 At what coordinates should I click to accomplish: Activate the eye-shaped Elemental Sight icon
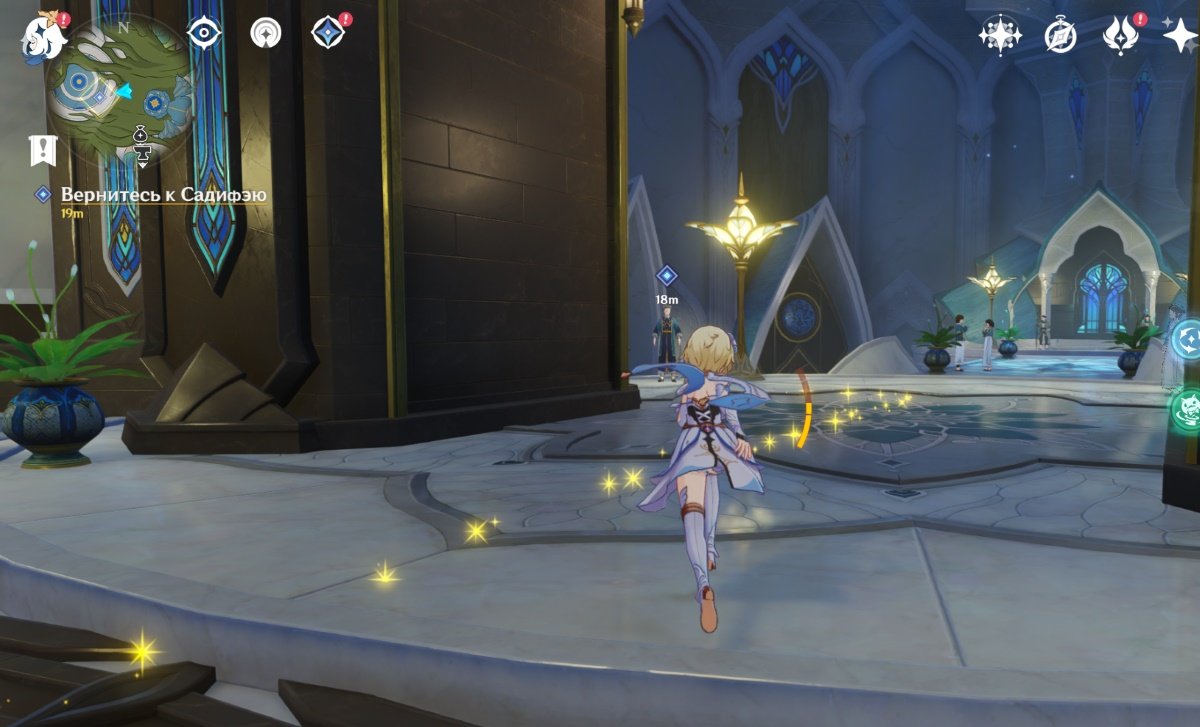tap(204, 33)
